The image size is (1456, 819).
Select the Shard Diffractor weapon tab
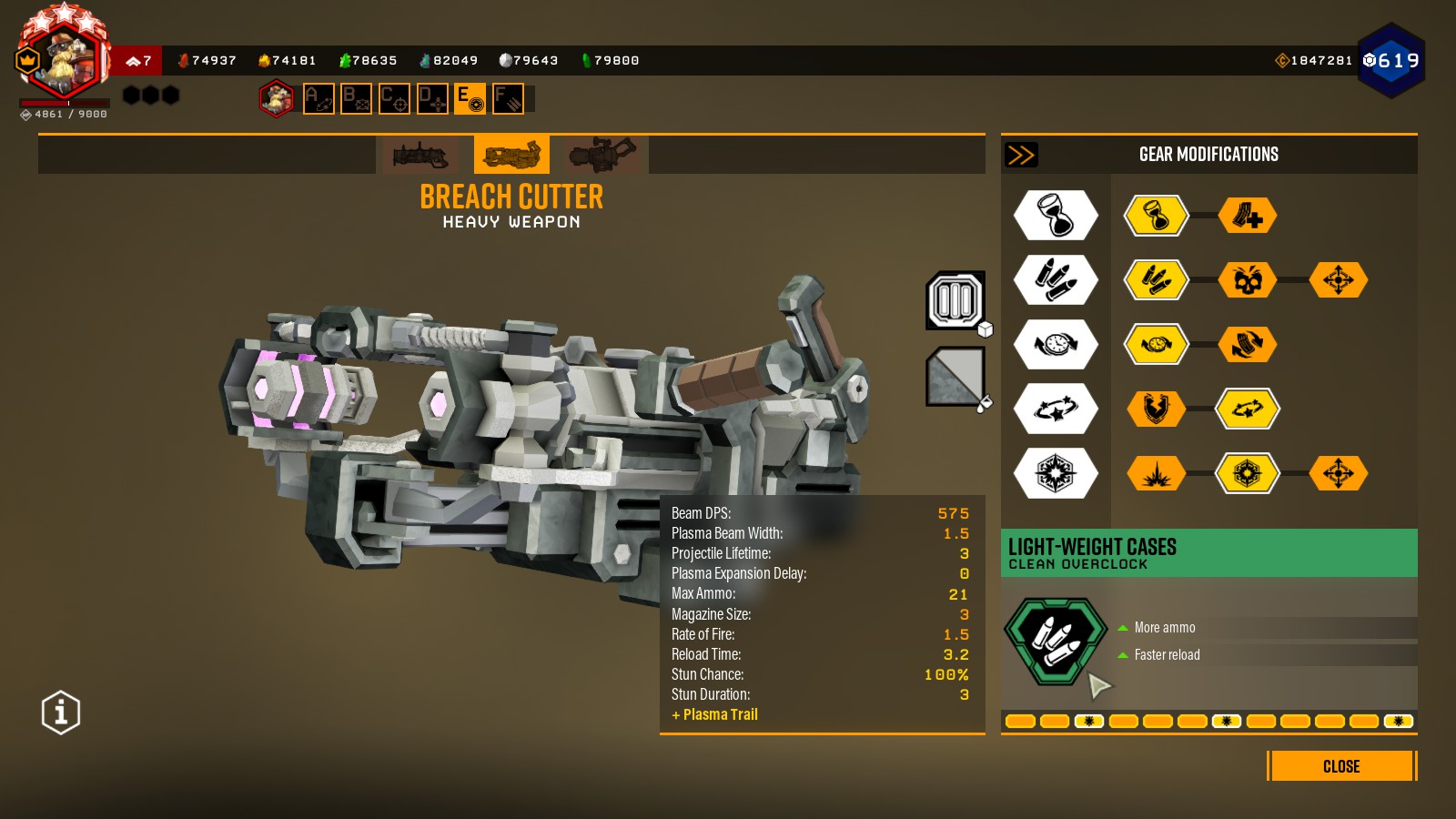point(602,156)
